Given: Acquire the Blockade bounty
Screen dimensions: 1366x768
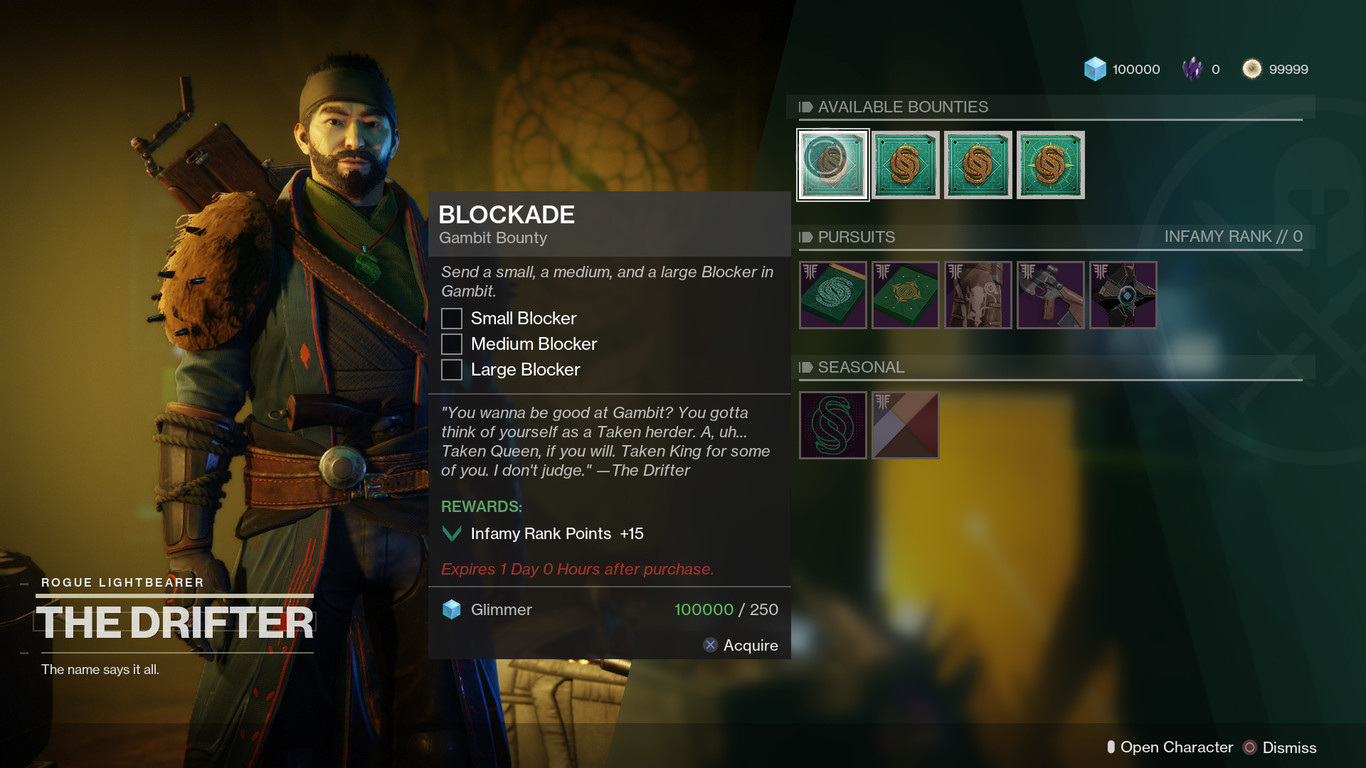Looking at the screenshot, I should [741, 645].
